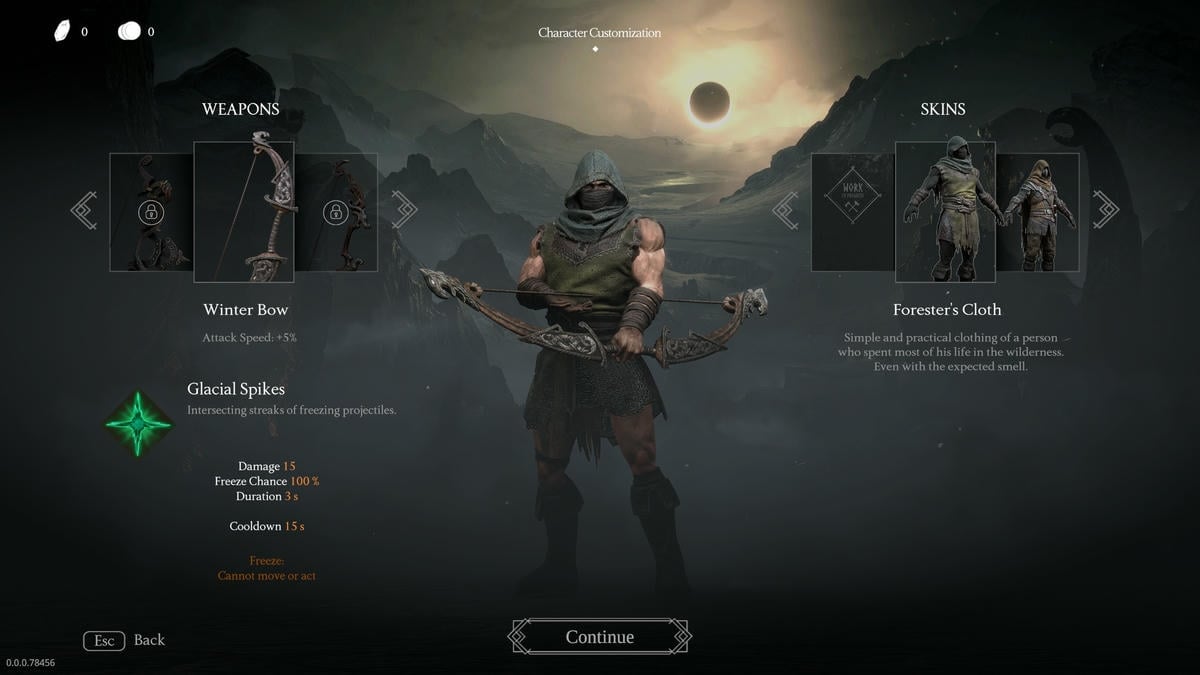Click the green Glacial Spikes ability icon
1200x675 pixels.
click(x=139, y=423)
